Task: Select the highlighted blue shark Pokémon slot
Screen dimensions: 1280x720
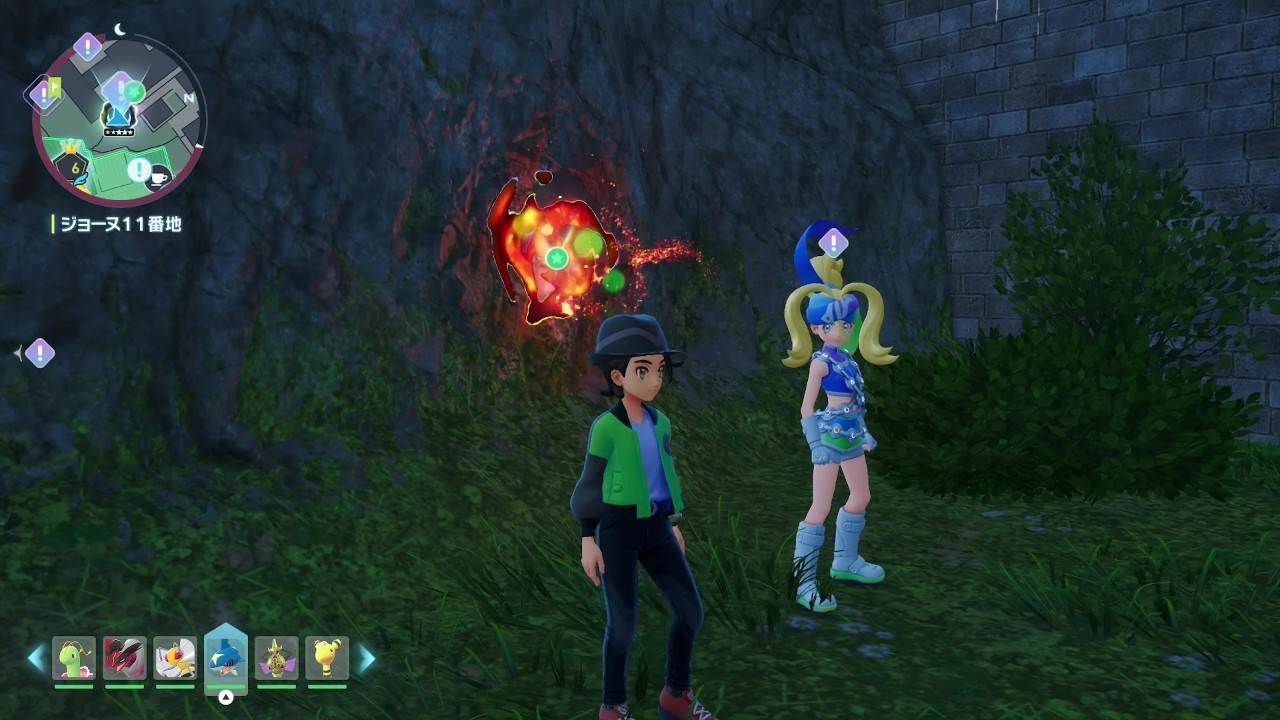Action: tap(226, 657)
